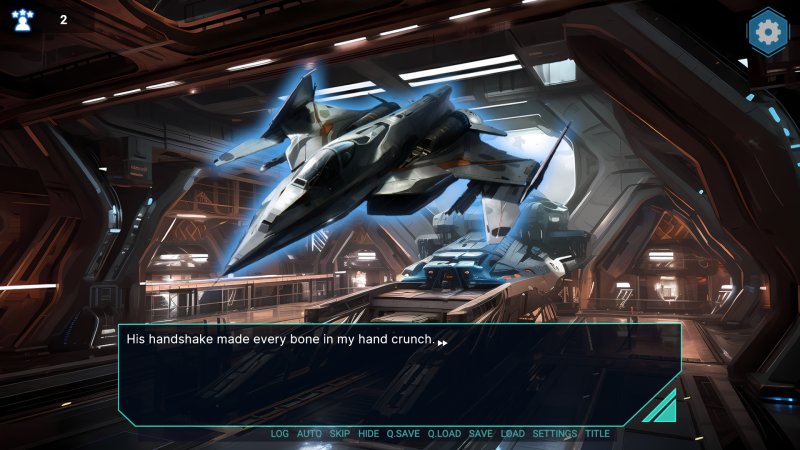Image resolution: width=800 pixels, height=450 pixels.
Task: Quick save with Q.SAVE
Action: (403, 434)
